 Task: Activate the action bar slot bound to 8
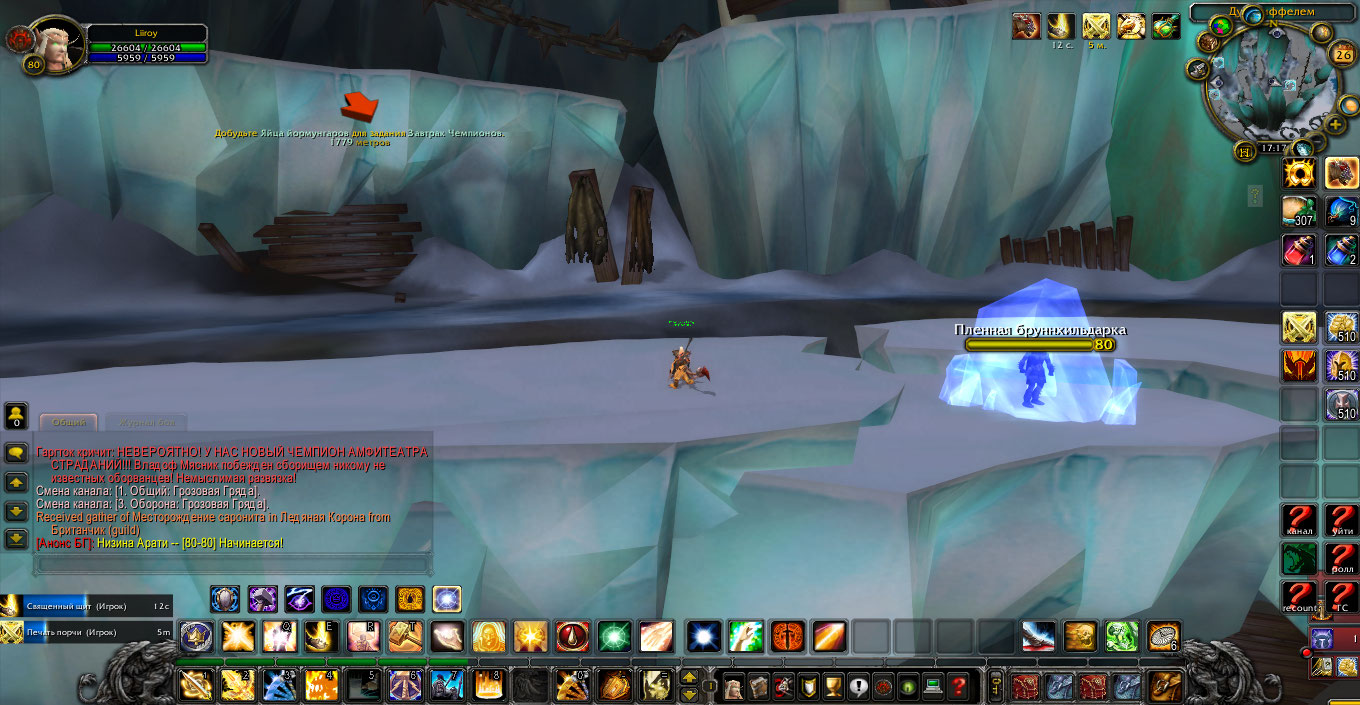487,686
